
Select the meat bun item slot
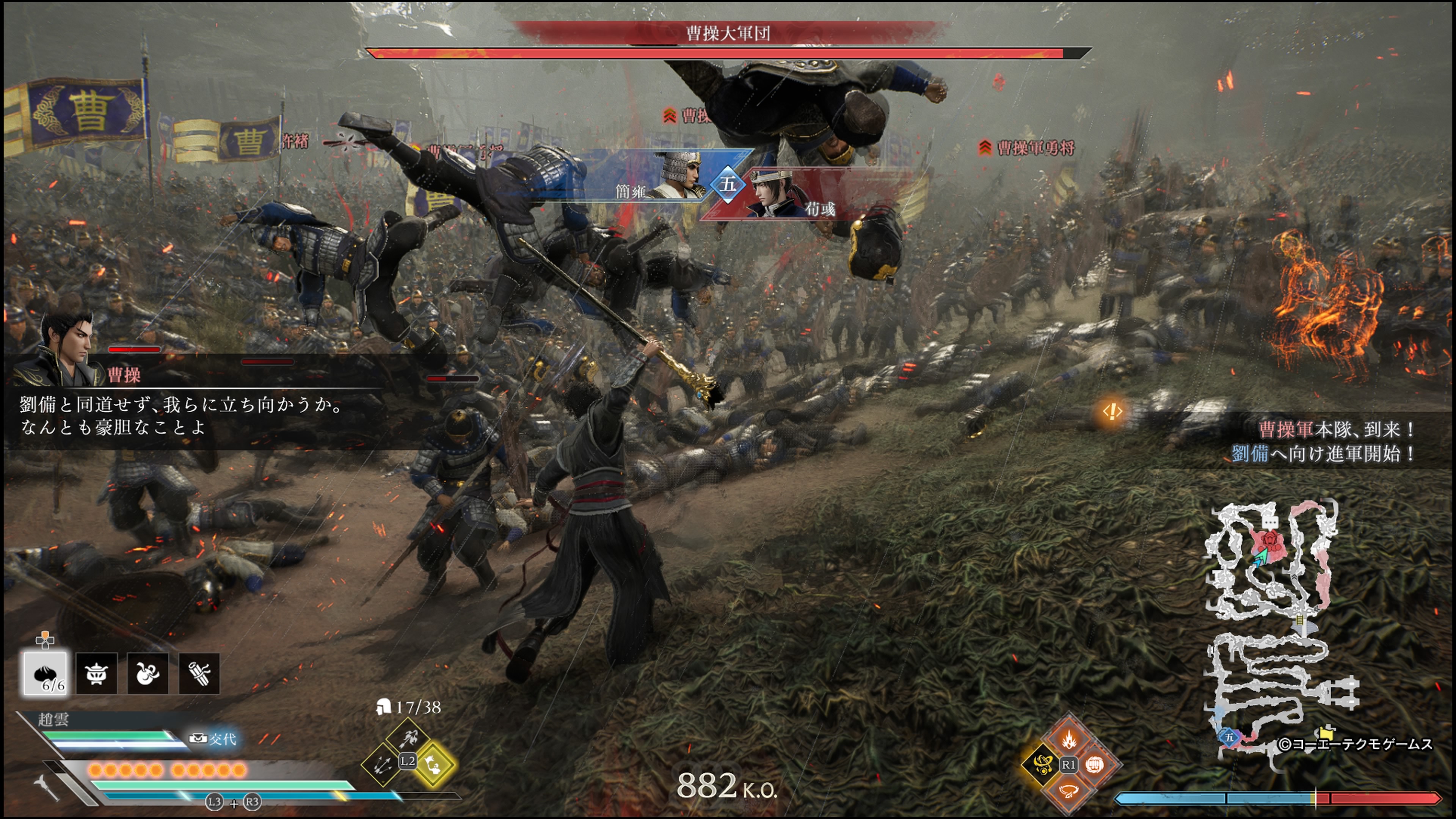pos(45,673)
